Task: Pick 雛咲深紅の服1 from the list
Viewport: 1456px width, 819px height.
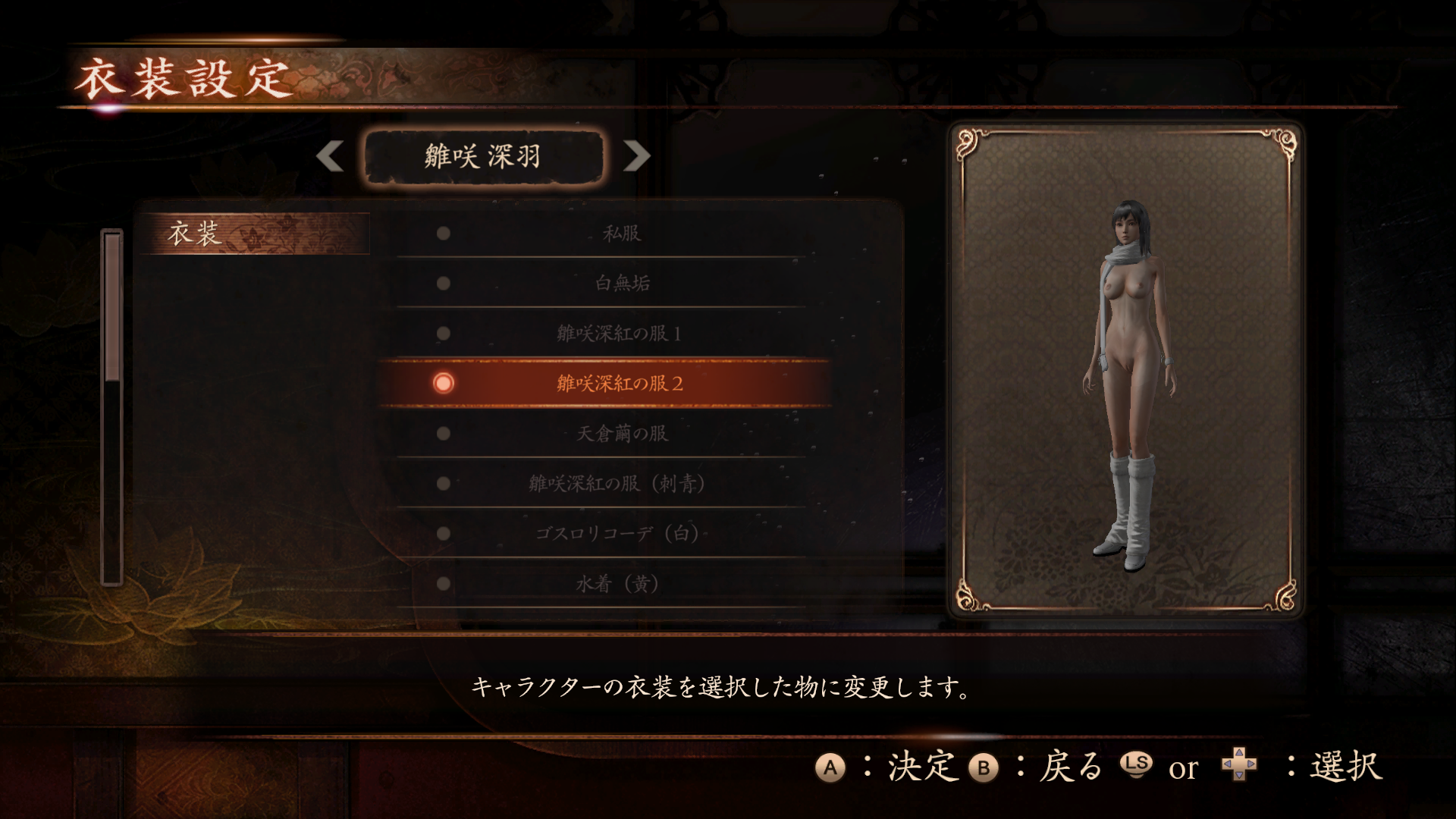Action: 618,334
